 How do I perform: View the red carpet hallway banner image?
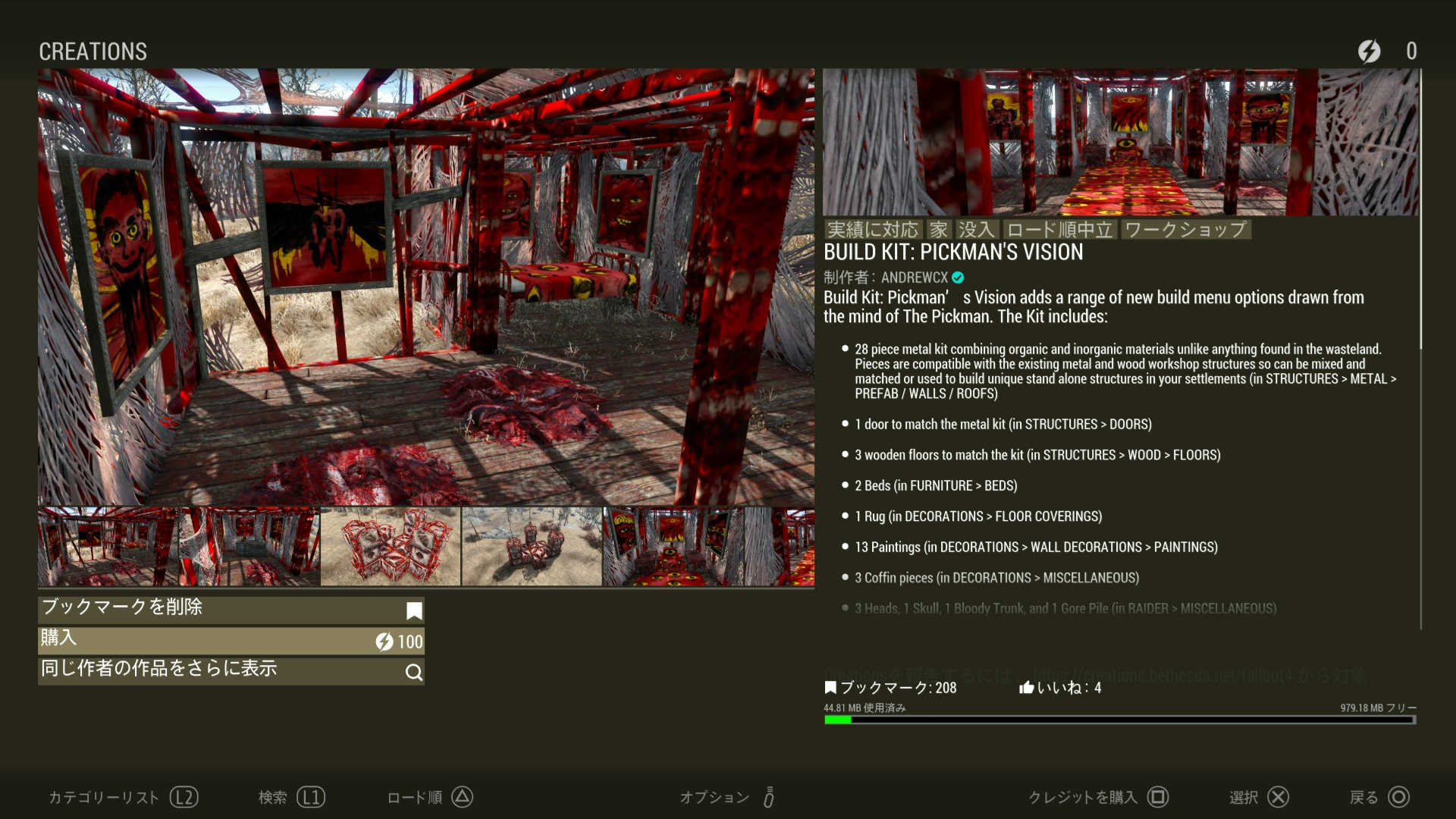1120,142
